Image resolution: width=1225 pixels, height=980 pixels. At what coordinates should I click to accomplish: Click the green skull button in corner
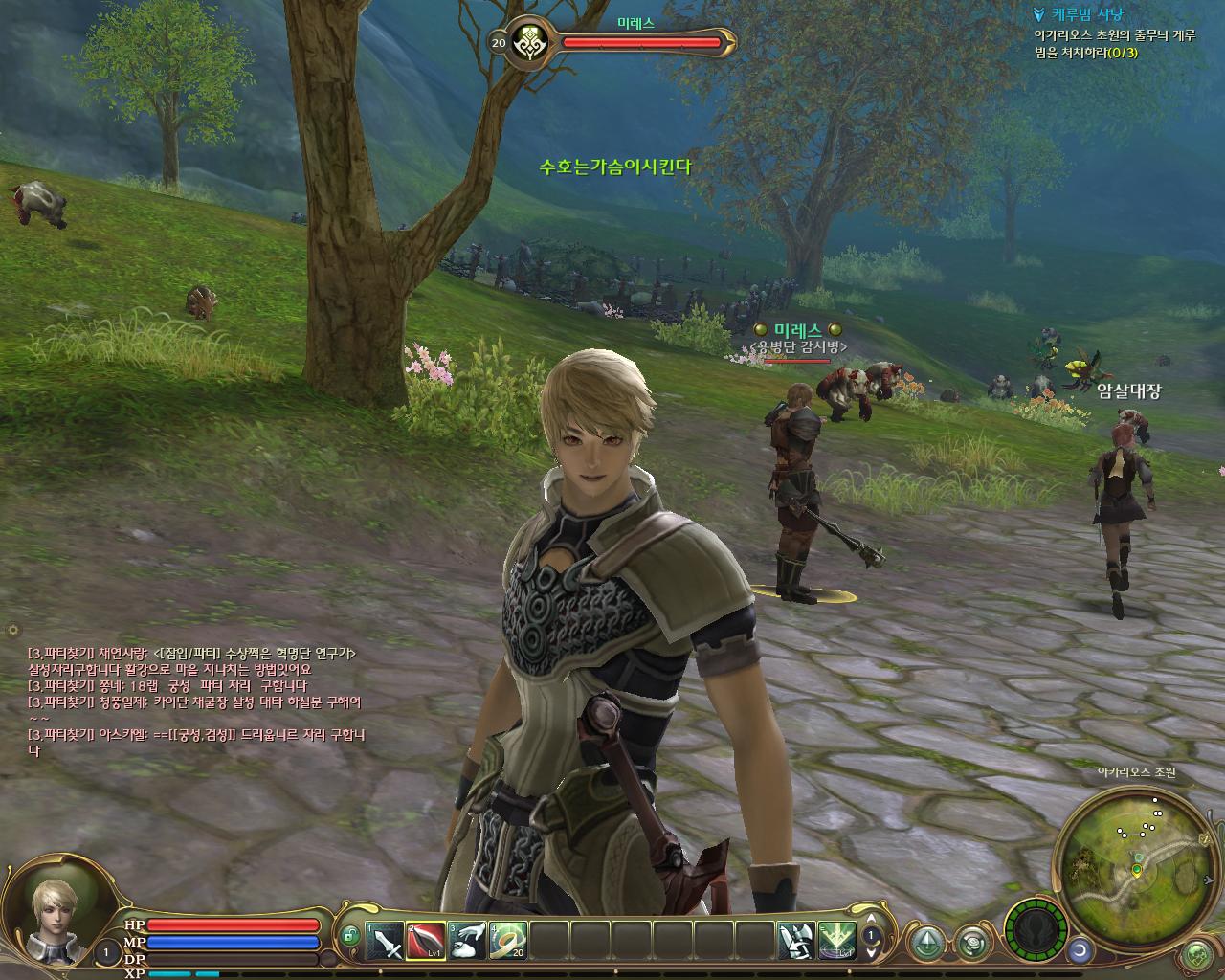pos(1196,953)
